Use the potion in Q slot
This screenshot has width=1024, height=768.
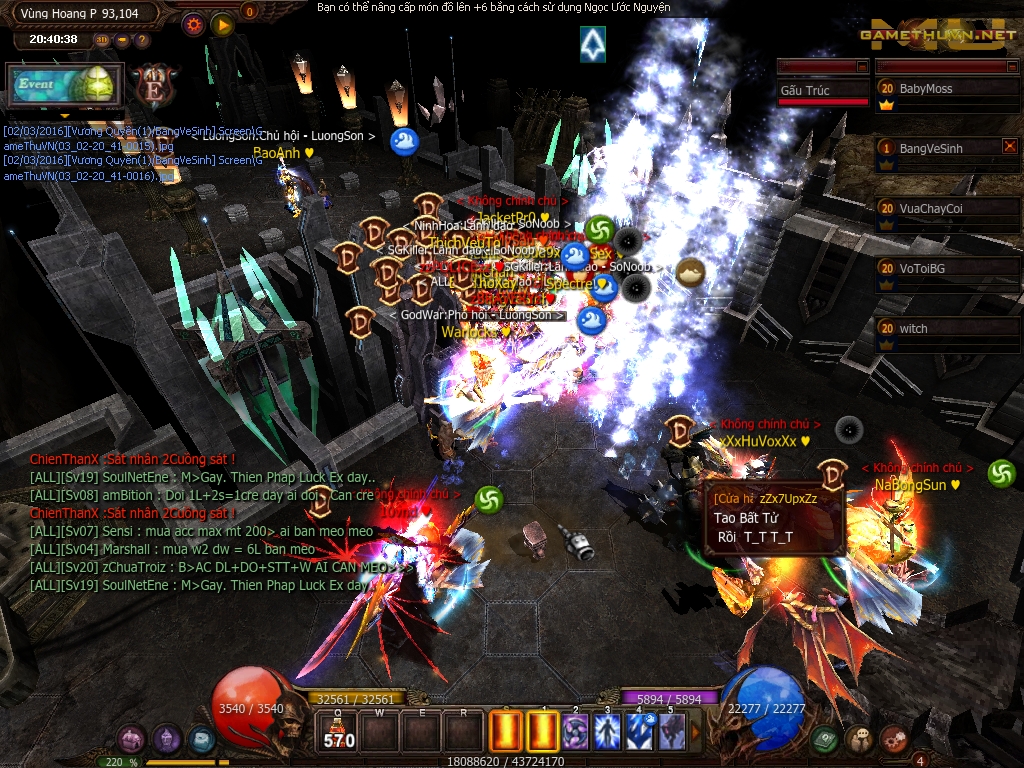point(338,732)
